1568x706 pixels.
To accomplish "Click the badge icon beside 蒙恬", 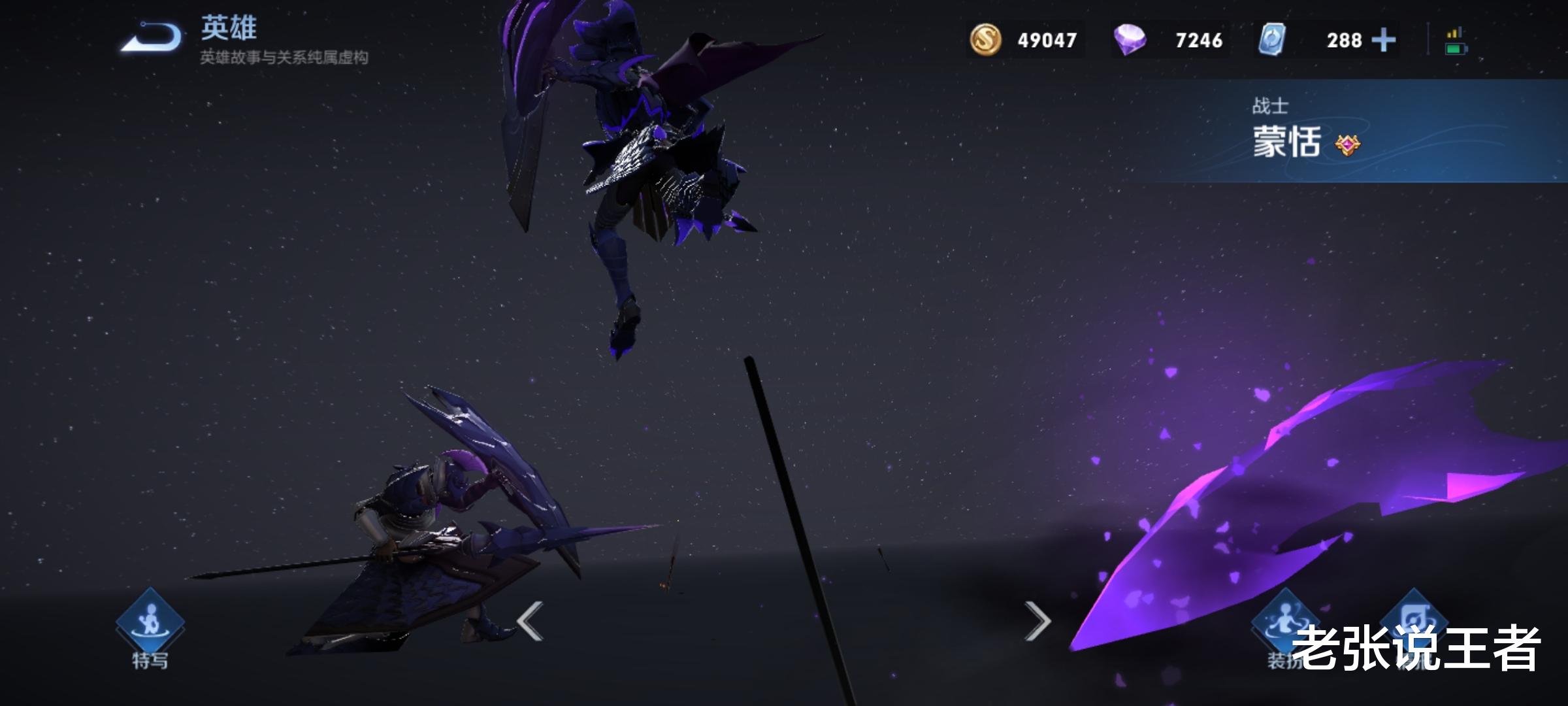I will (x=1348, y=144).
